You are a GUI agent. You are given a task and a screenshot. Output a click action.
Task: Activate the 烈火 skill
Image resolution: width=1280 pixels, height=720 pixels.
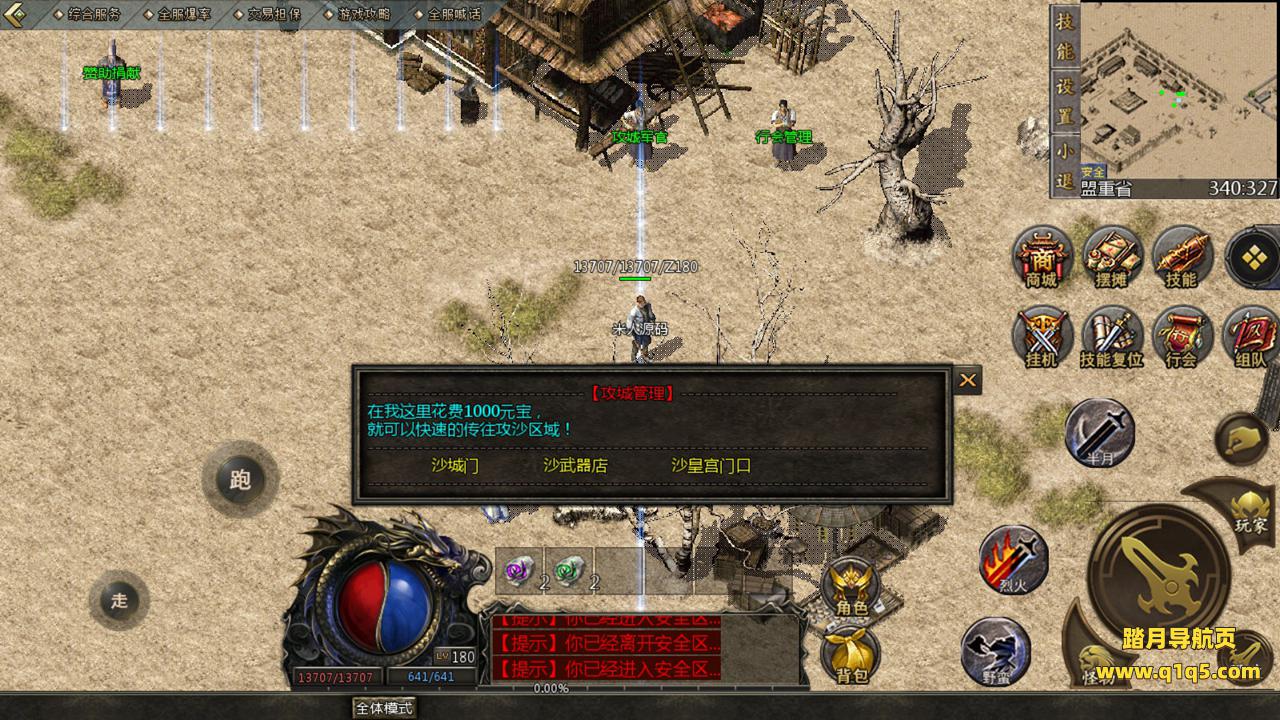point(1013,559)
